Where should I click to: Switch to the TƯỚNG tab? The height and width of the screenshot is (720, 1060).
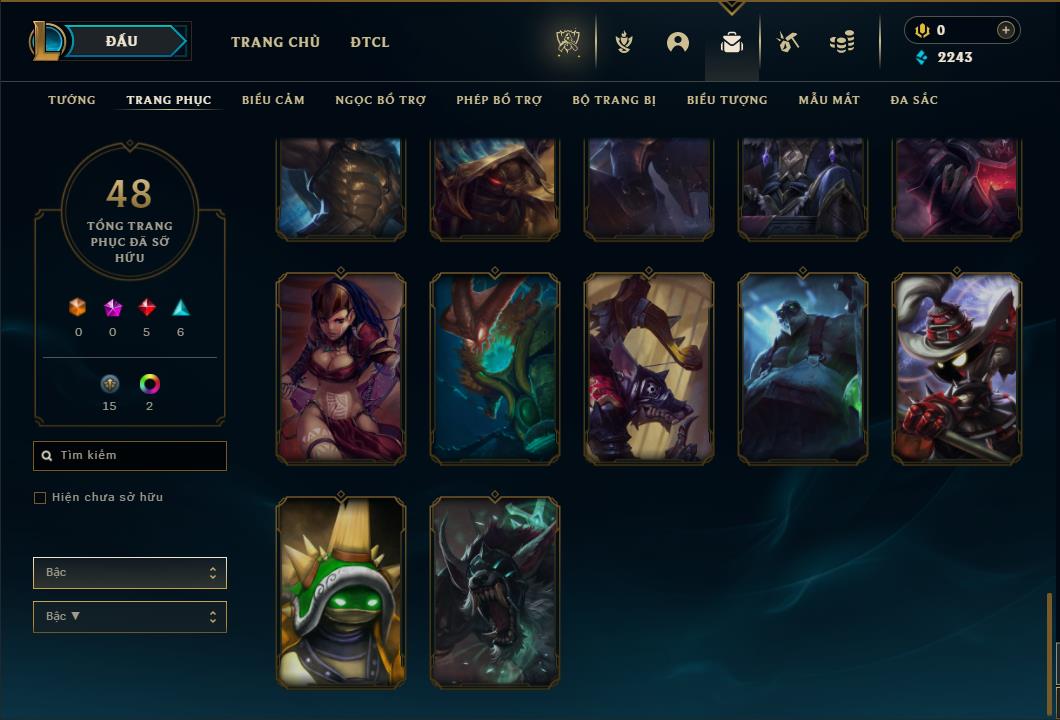point(72,100)
